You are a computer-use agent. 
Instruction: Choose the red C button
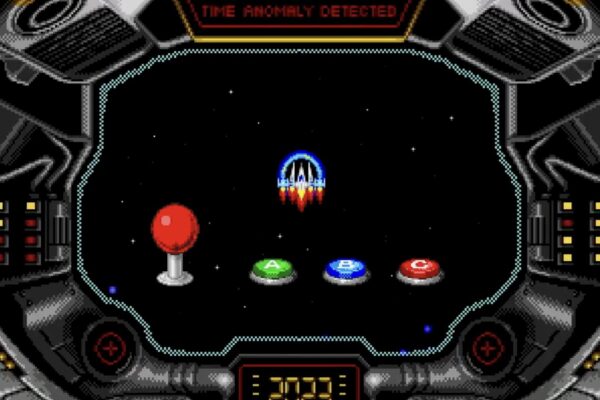(419, 268)
